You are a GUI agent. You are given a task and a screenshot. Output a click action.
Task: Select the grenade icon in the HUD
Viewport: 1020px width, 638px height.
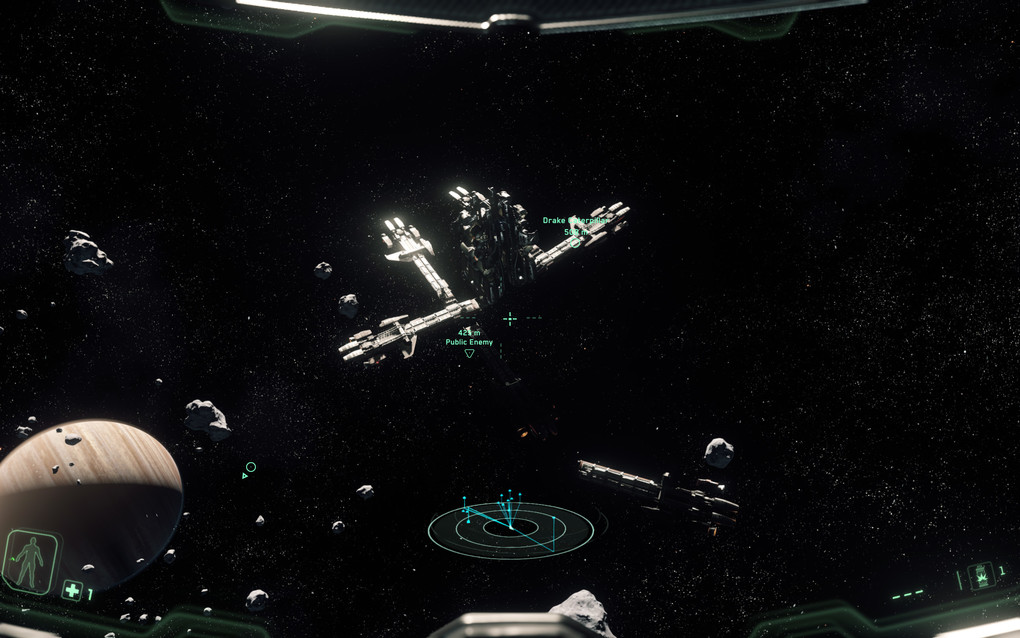click(980, 575)
